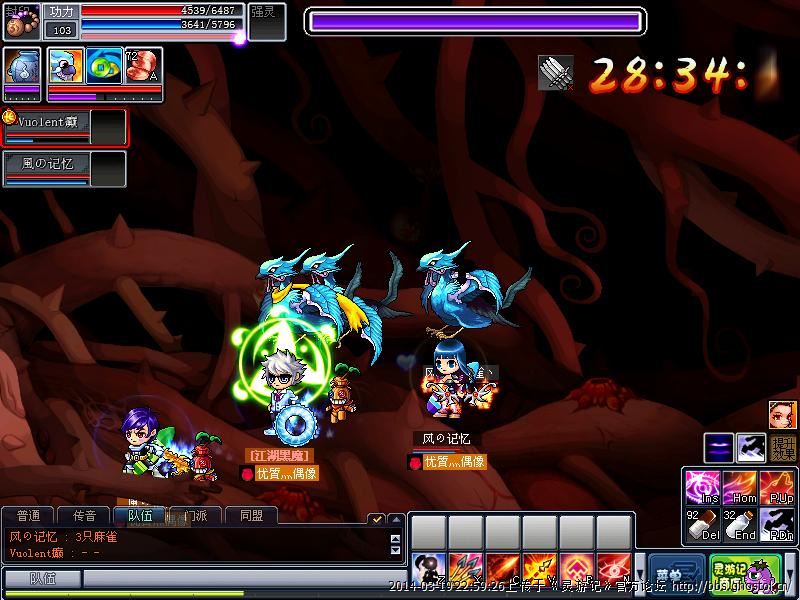Open the 传音 whisper chat tab
Screen dimensions: 800x600
85,516
